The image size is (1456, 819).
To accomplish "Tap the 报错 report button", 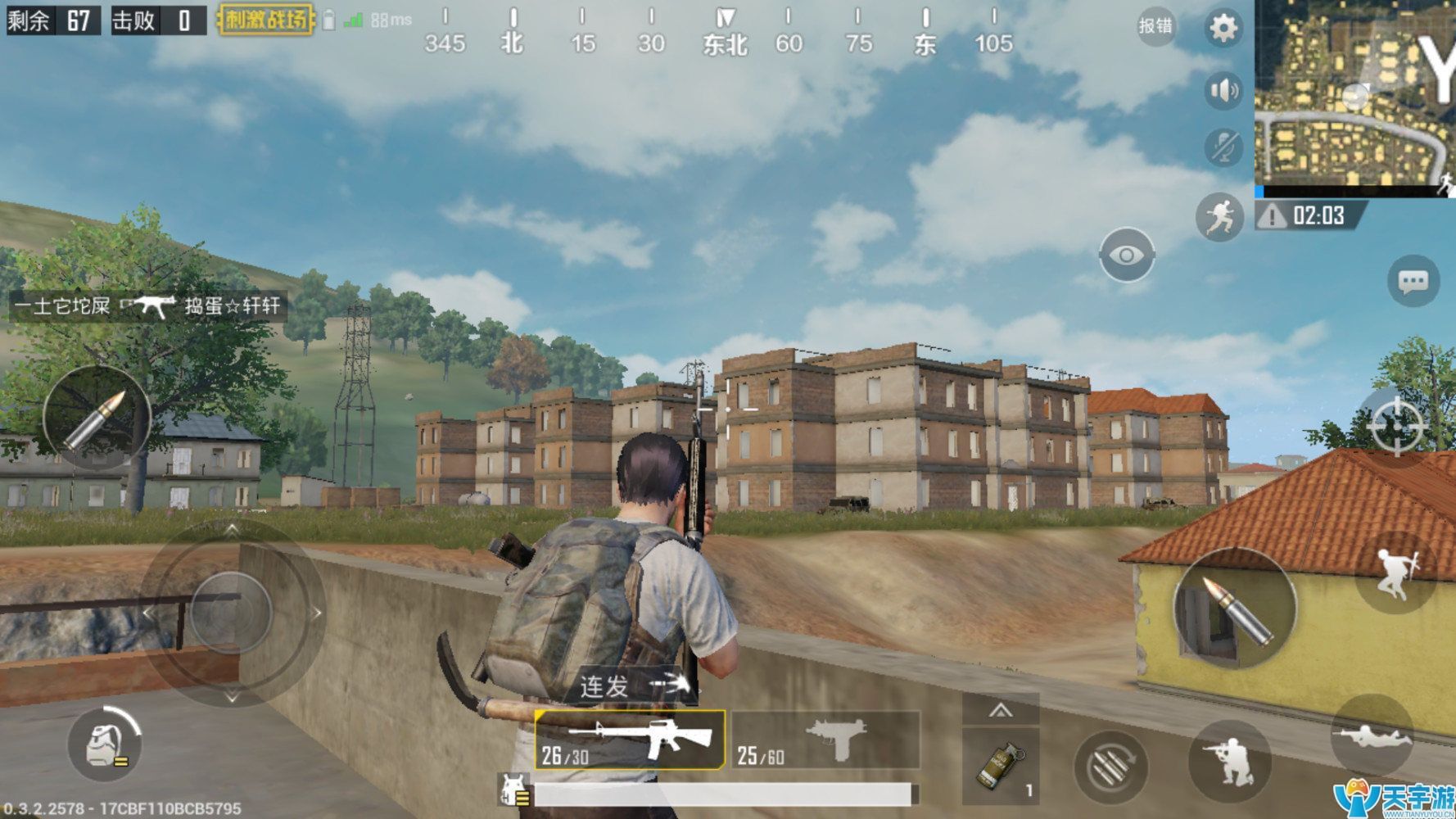I will tap(1155, 26).
